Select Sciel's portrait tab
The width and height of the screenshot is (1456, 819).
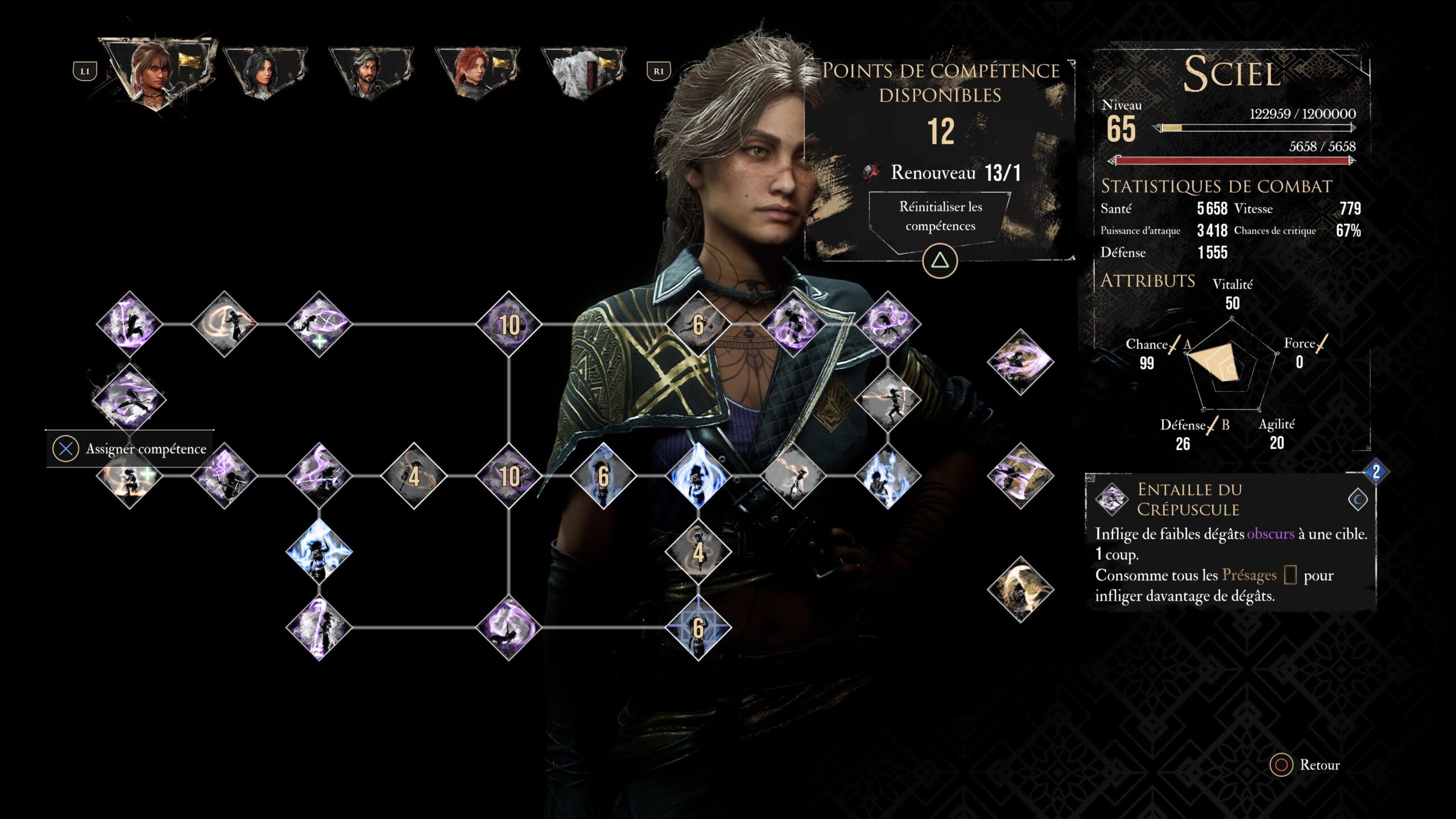(x=156, y=71)
